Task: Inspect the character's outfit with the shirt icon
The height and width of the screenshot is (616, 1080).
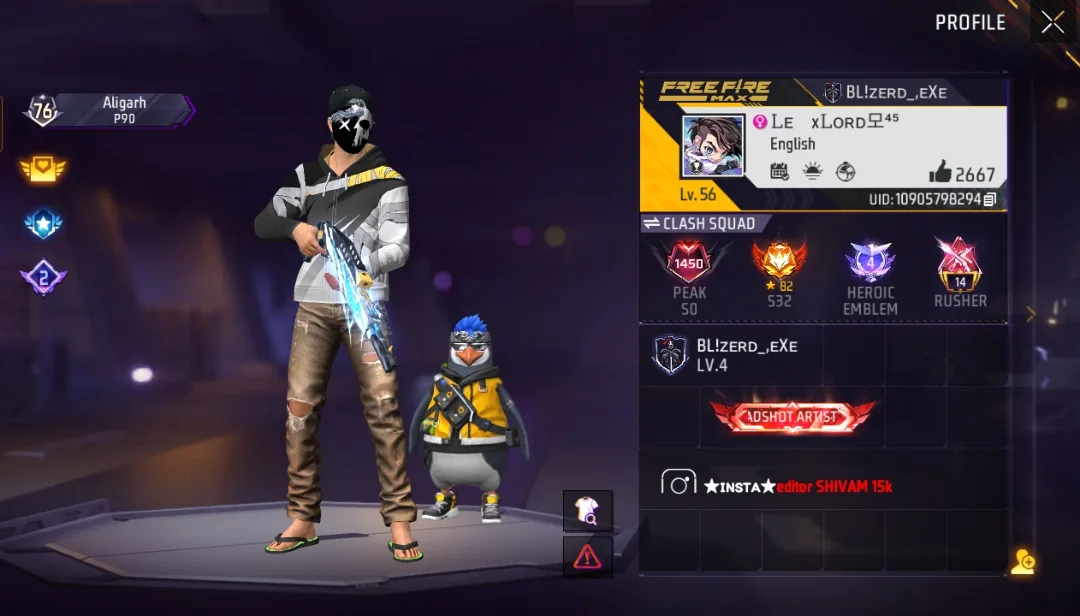Action: [x=587, y=511]
